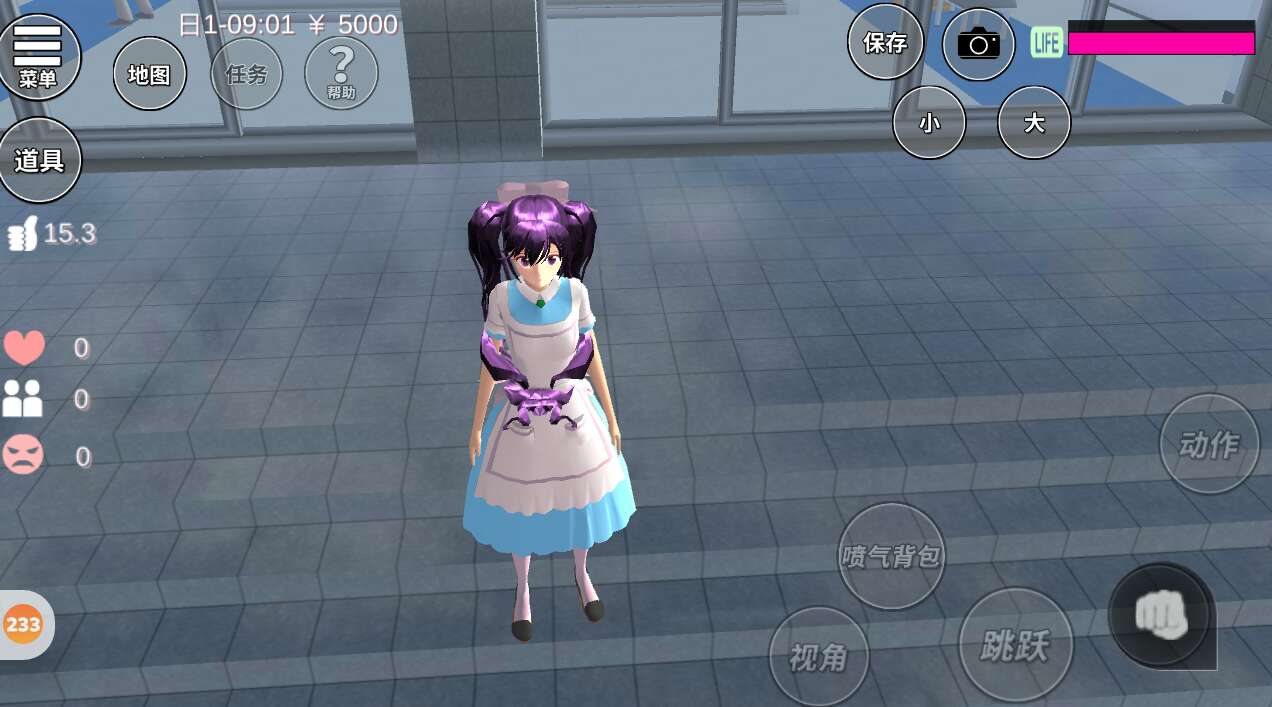Save the game with 保存
This screenshot has width=1272, height=707.
click(x=885, y=42)
